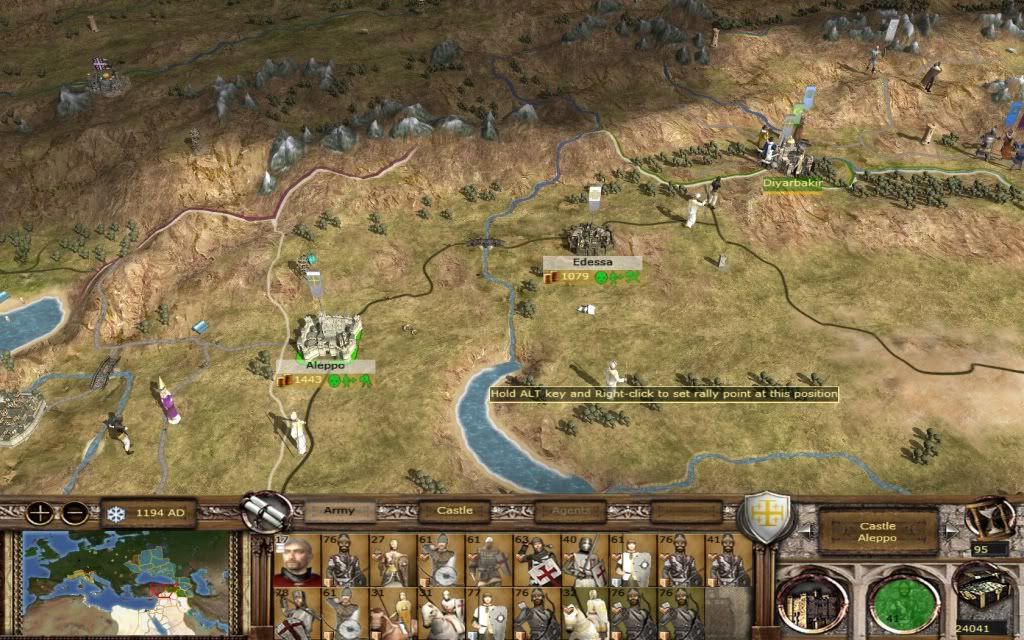Go to previous settlement with left arrow
Image resolution: width=1024 pixels, height=640 pixels.
click(x=803, y=531)
